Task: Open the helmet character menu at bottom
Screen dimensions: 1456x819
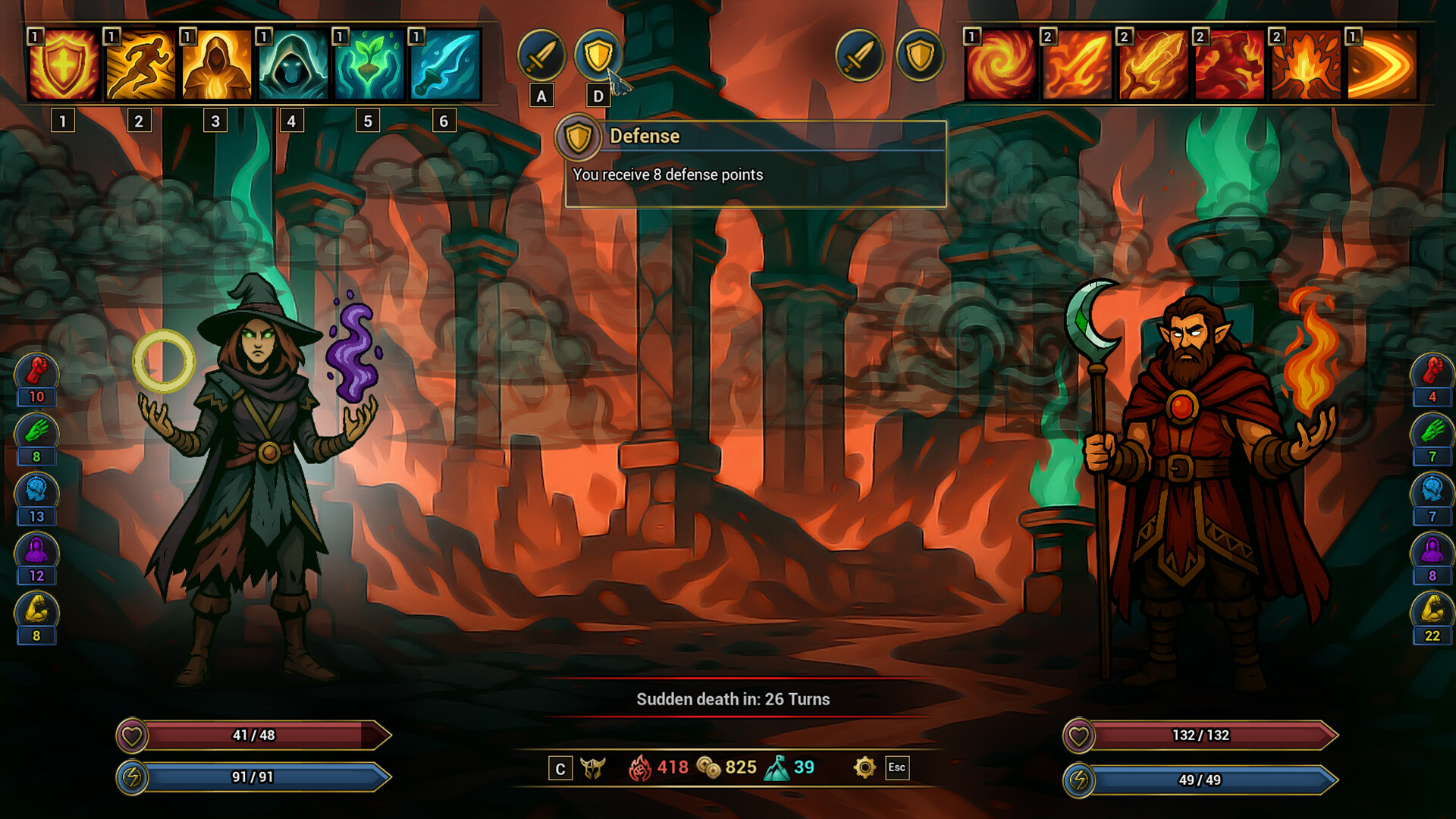Action: [595, 768]
